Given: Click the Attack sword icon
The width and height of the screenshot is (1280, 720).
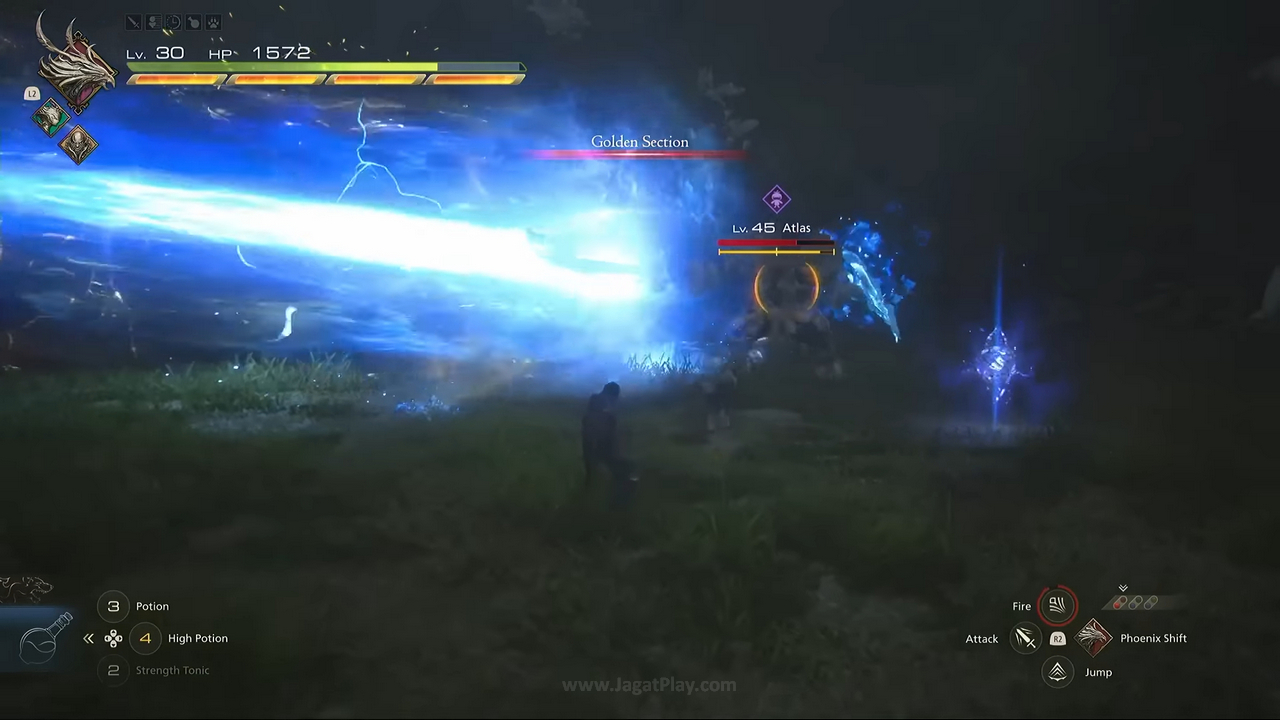Looking at the screenshot, I should tap(1024, 638).
